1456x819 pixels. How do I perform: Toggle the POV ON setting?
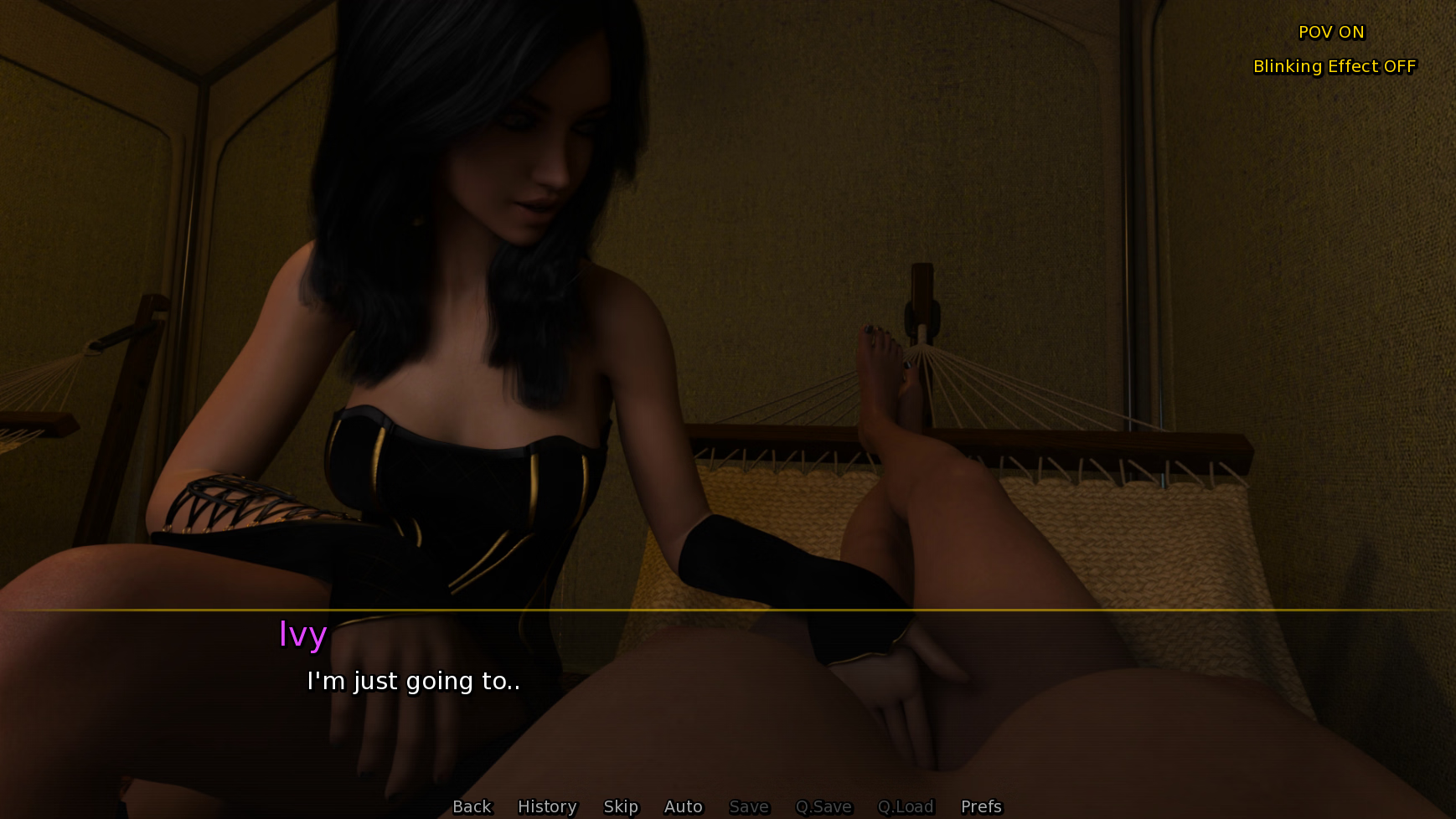(1331, 32)
